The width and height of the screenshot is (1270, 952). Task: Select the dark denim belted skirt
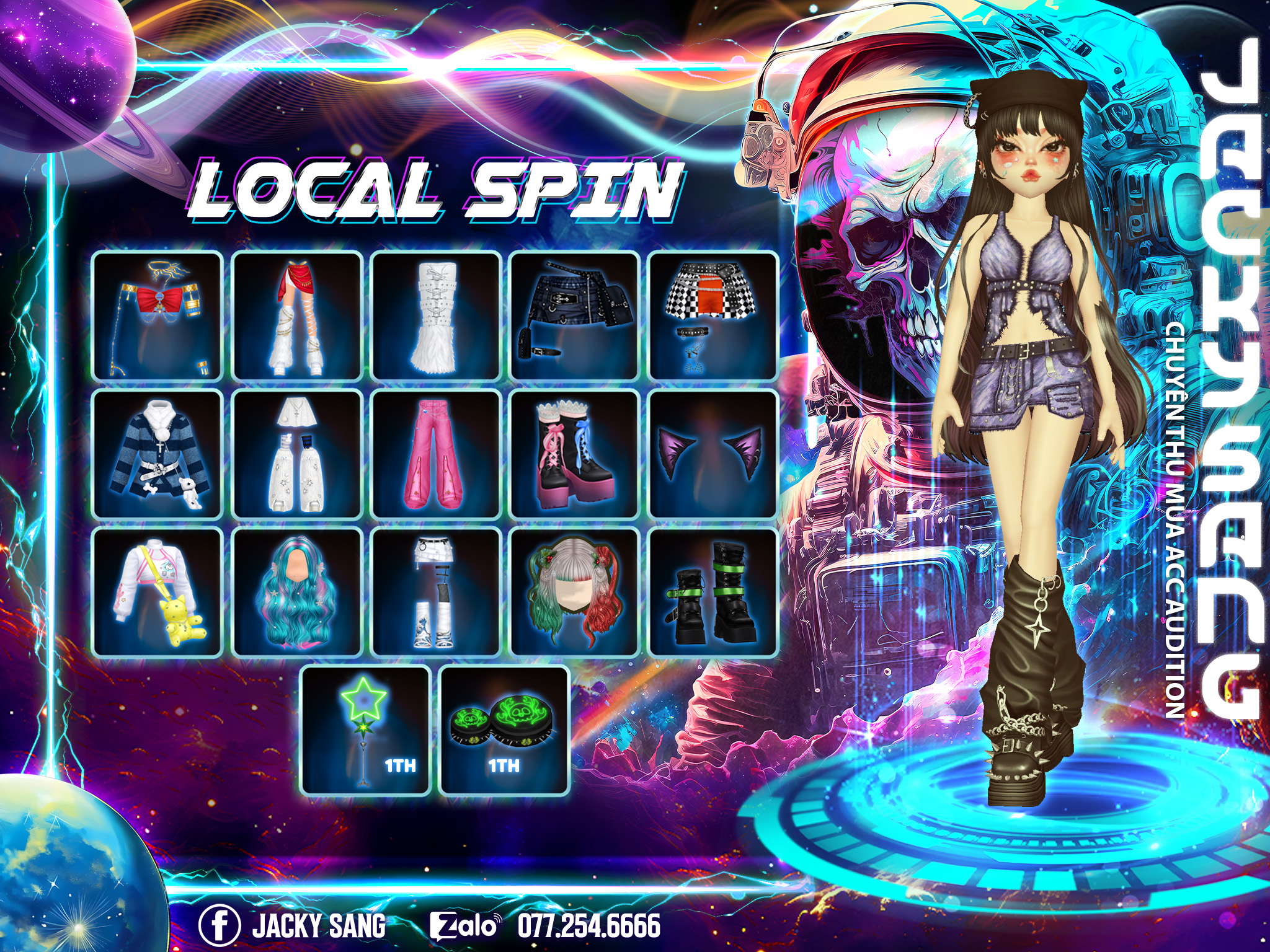[x=574, y=315]
